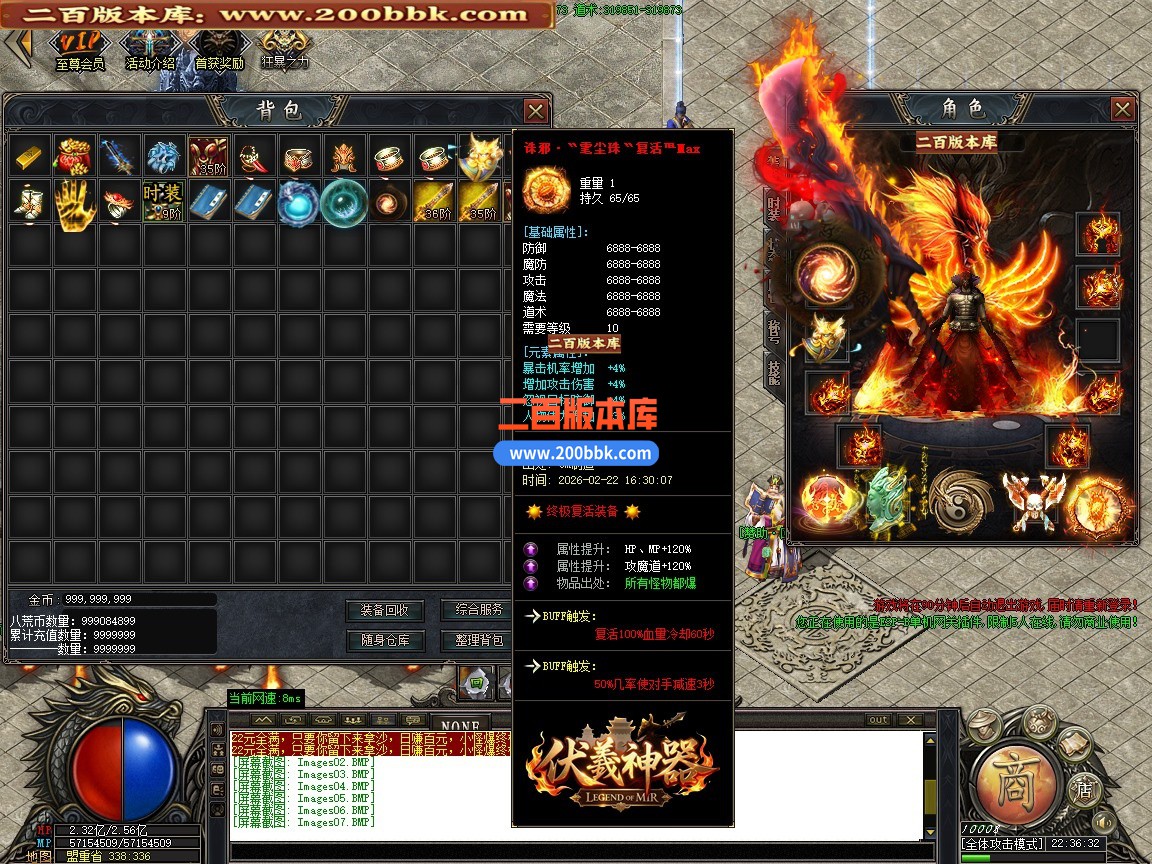Sort the bag with 整理背包
This screenshot has width=1152, height=864.
[x=479, y=640]
